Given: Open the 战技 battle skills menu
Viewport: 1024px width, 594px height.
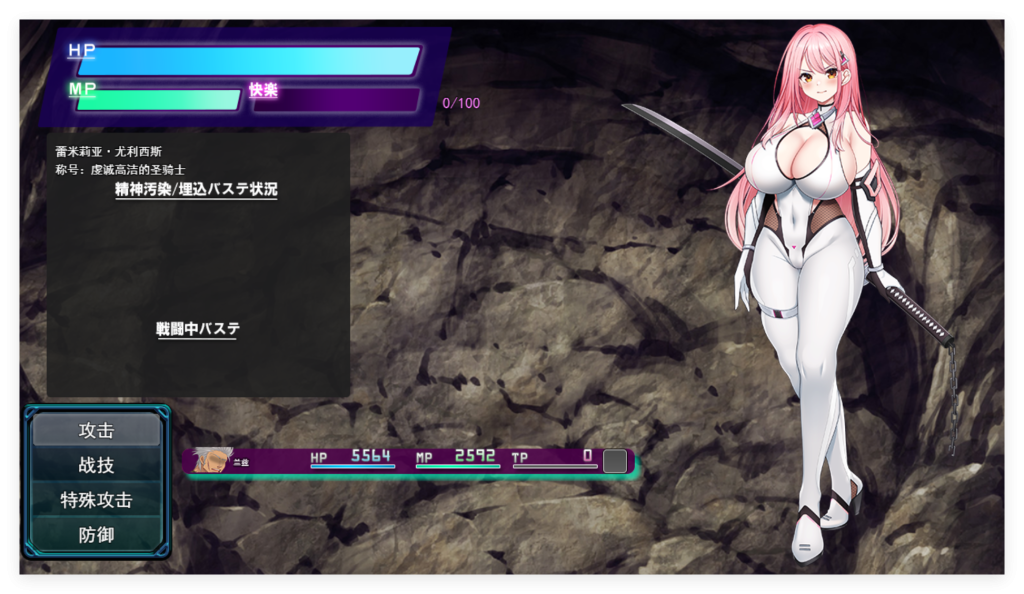Looking at the screenshot, I should click(x=96, y=465).
